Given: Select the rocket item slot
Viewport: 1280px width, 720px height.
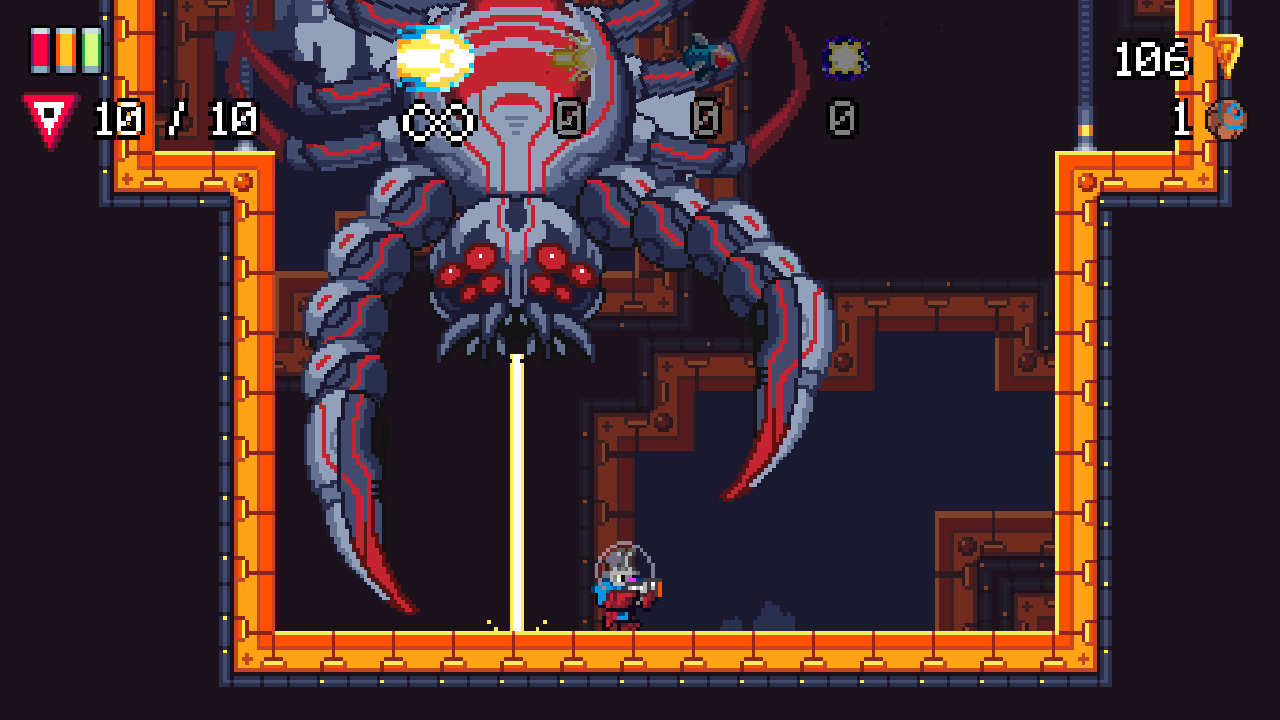Looking at the screenshot, I should pos(705,52).
